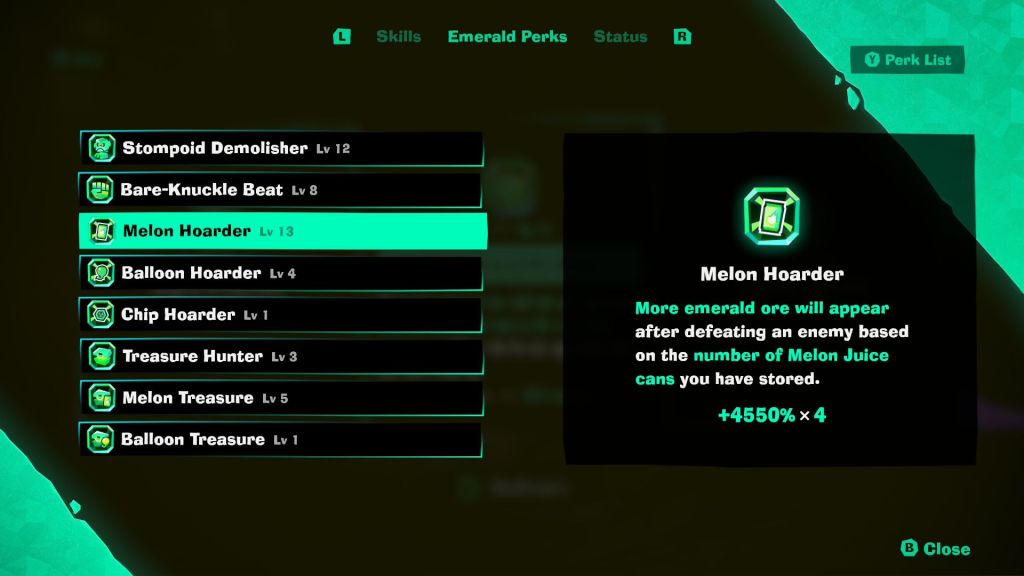Open the Perk List
Image resolution: width=1024 pixels, height=576 pixels.
tap(907, 60)
